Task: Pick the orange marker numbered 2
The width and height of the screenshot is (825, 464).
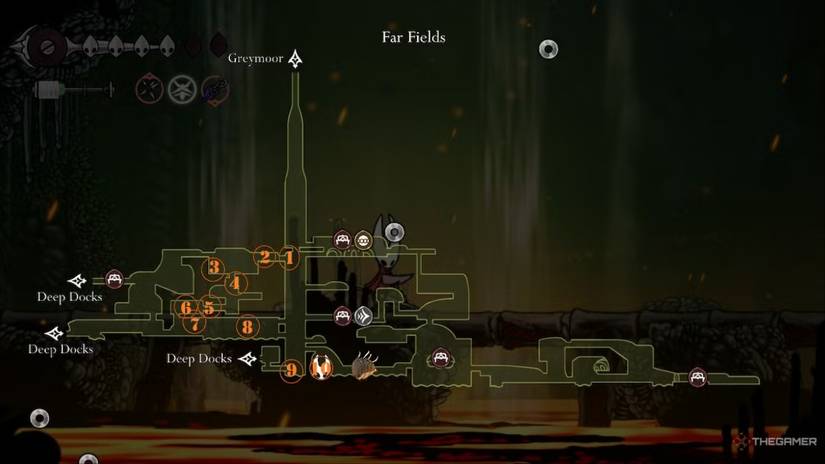Action: tap(265, 257)
